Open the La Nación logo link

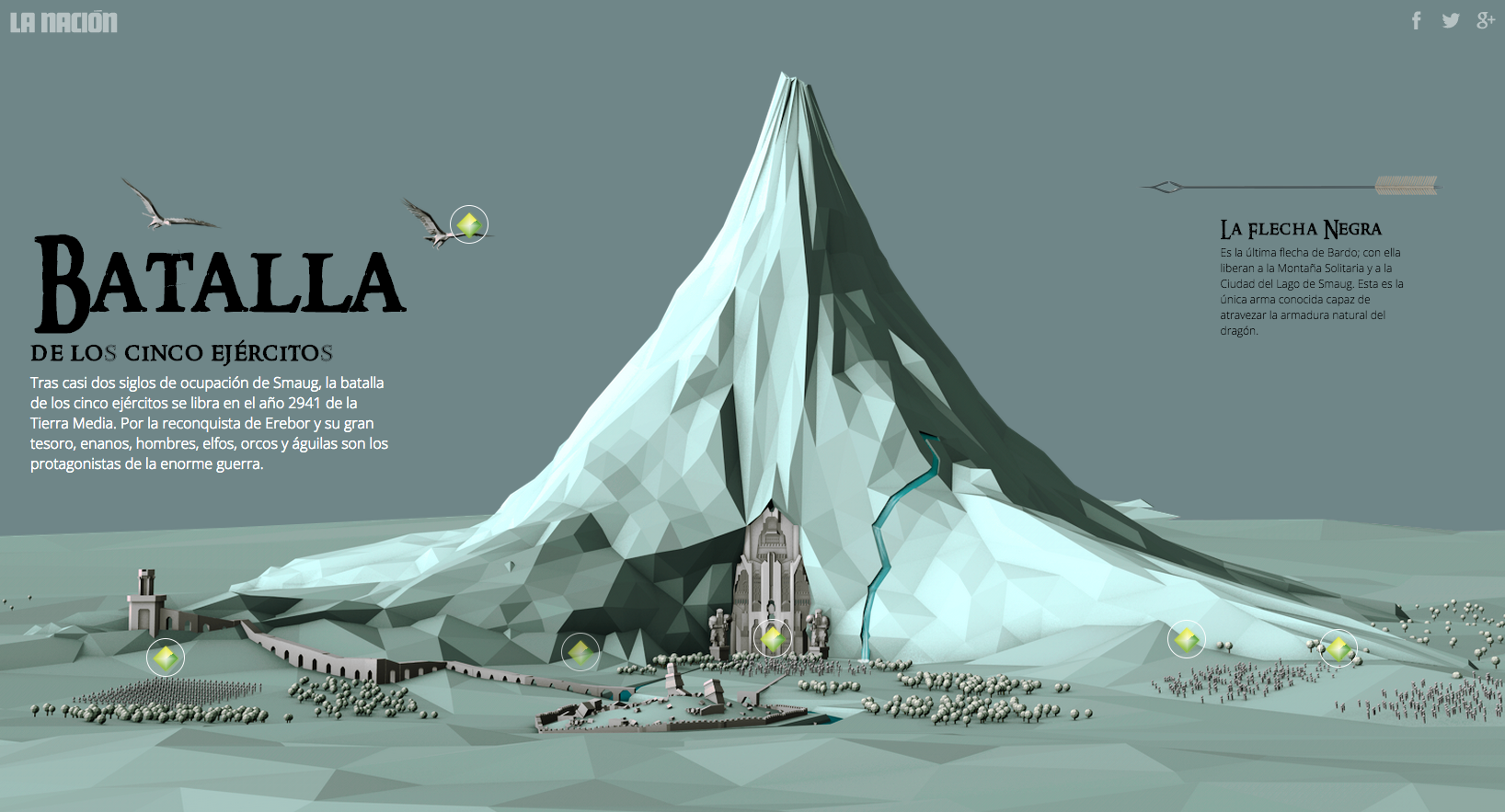coord(63,22)
